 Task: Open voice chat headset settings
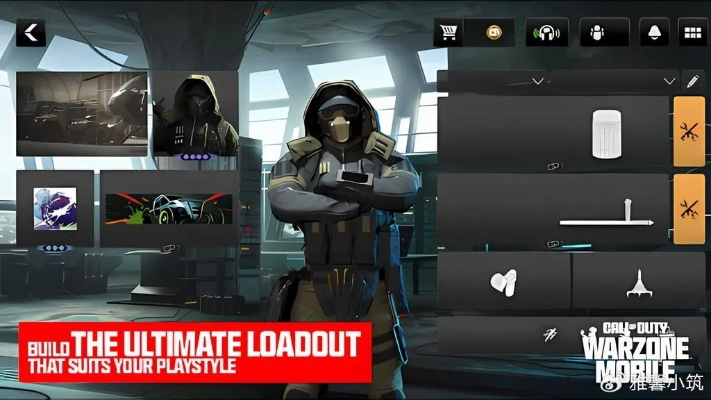(x=547, y=33)
